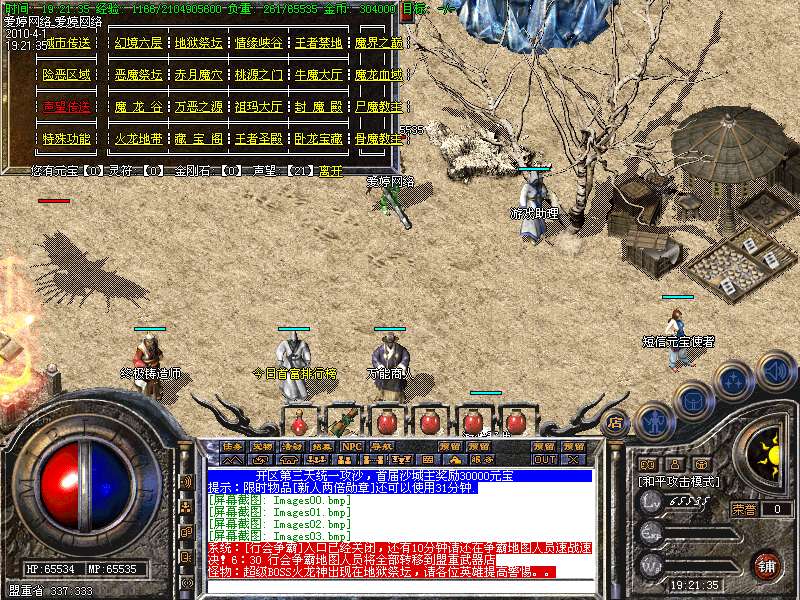Open the 特殊功能 menu entry
The image size is (800, 600).
tap(67, 139)
